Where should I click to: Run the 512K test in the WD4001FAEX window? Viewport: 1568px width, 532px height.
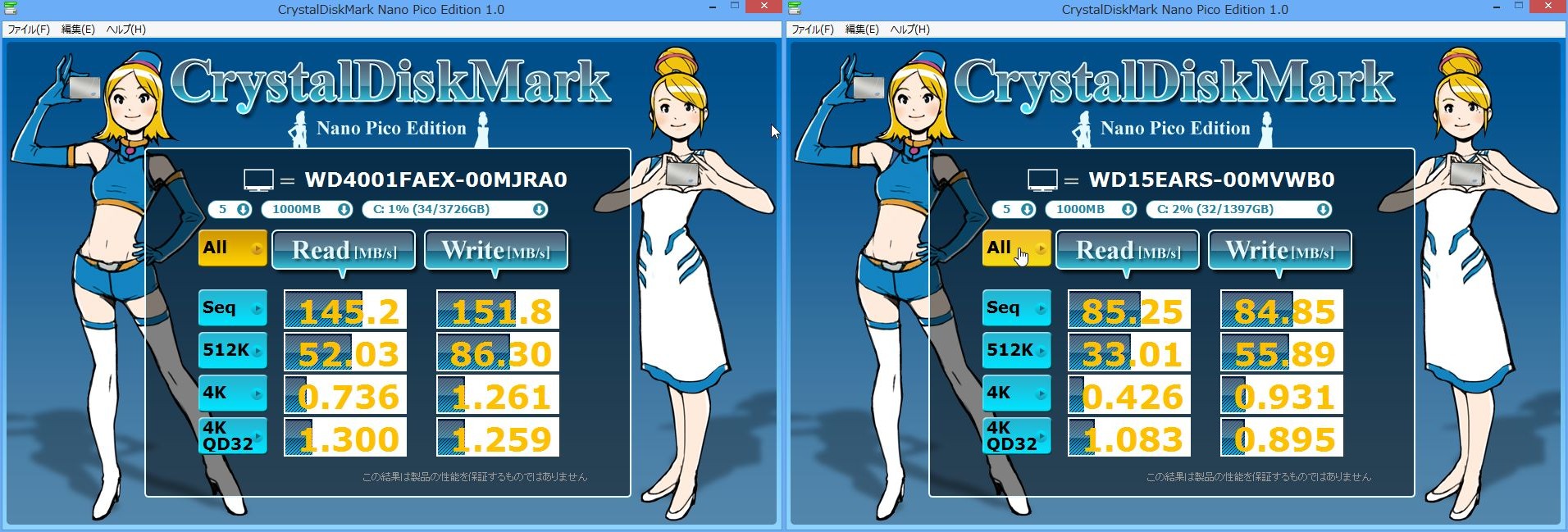pos(233,351)
